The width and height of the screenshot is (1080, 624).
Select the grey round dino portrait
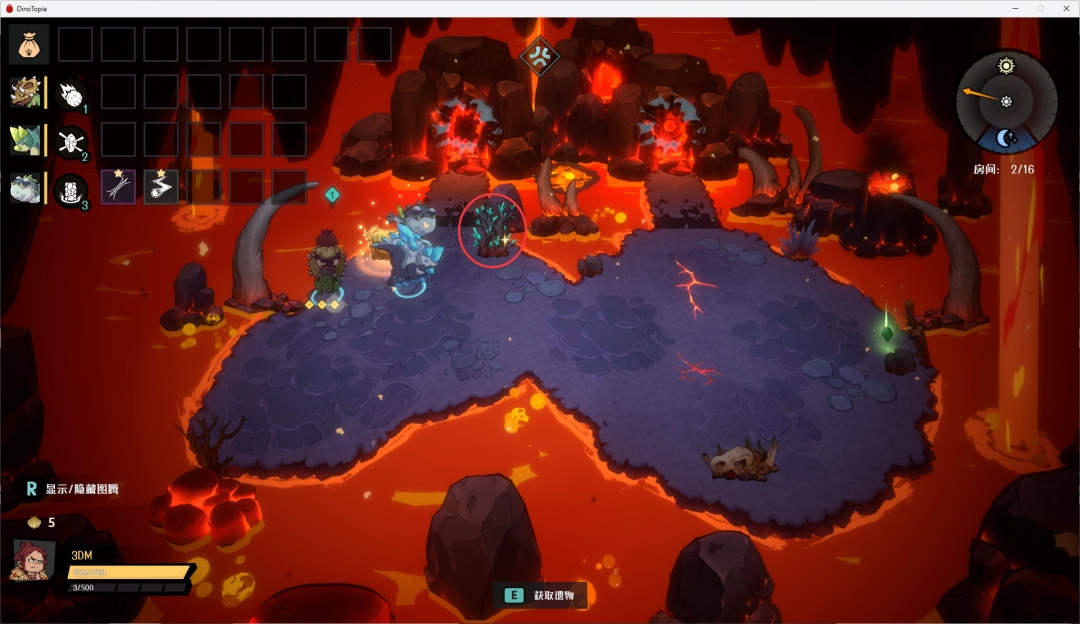25,188
